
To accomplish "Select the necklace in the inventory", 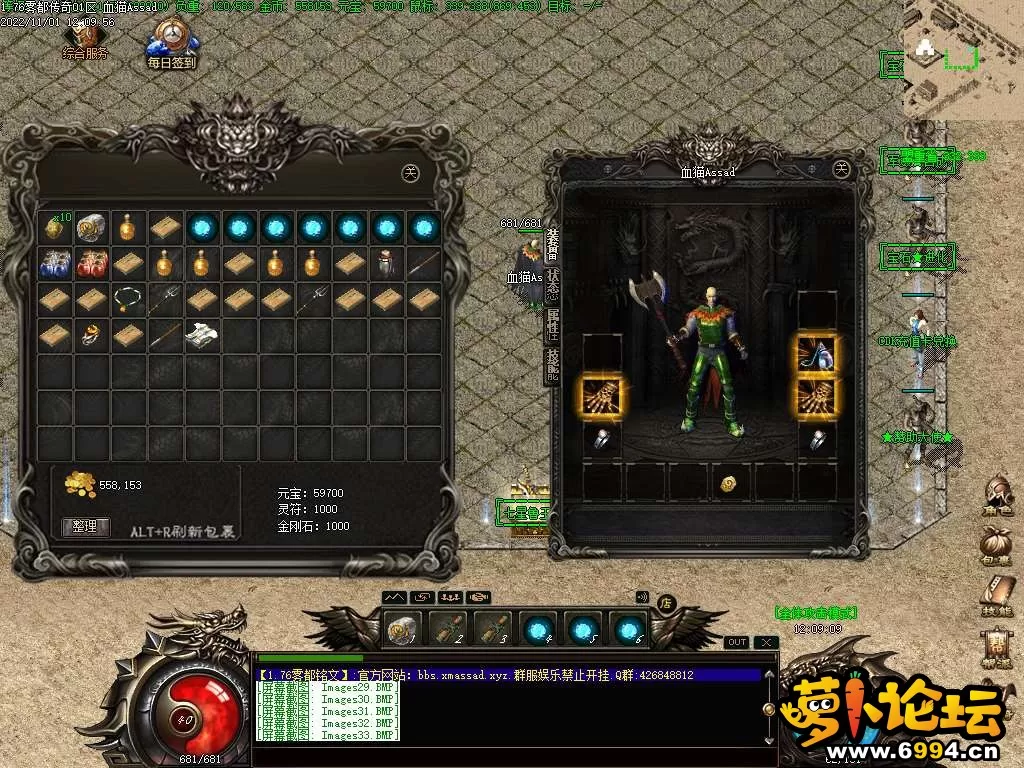I will 126,298.
